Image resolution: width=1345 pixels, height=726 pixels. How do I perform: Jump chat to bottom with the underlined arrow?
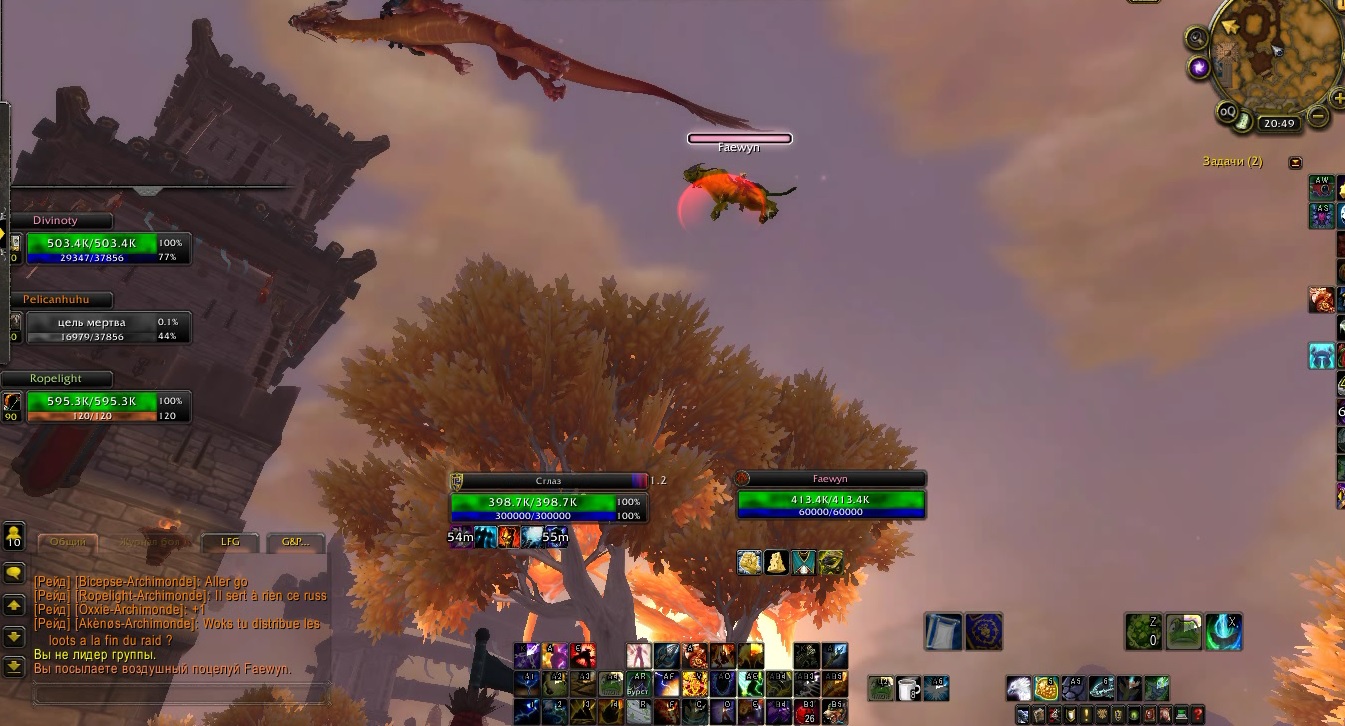[14, 665]
